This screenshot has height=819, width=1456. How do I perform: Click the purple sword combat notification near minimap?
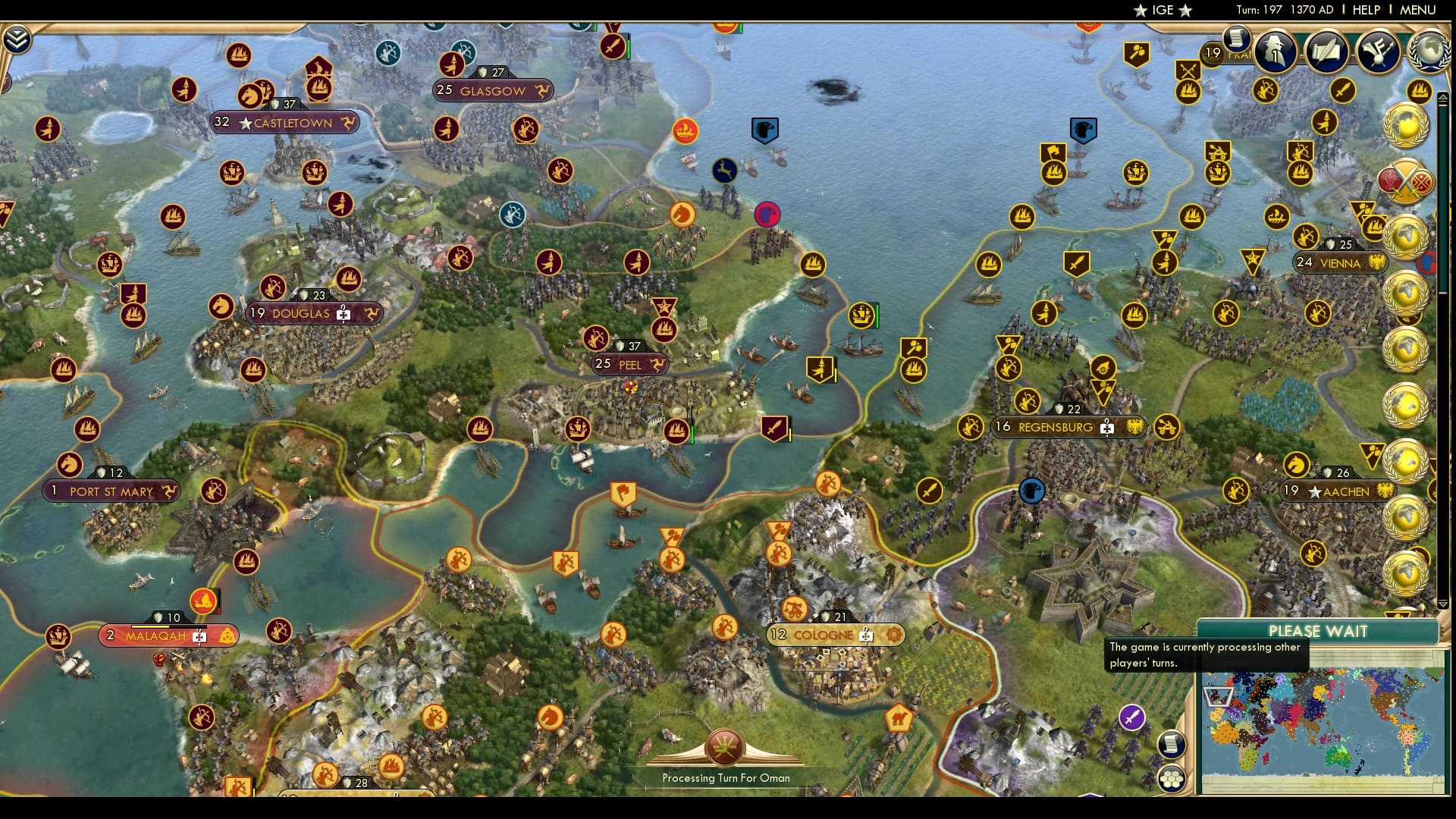click(x=1131, y=717)
